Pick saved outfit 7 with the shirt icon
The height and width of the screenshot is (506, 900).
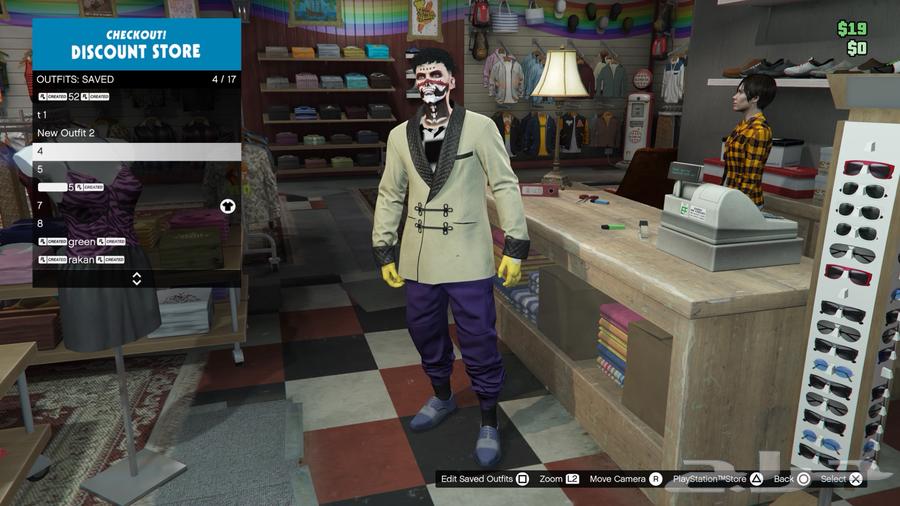click(x=136, y=205)
